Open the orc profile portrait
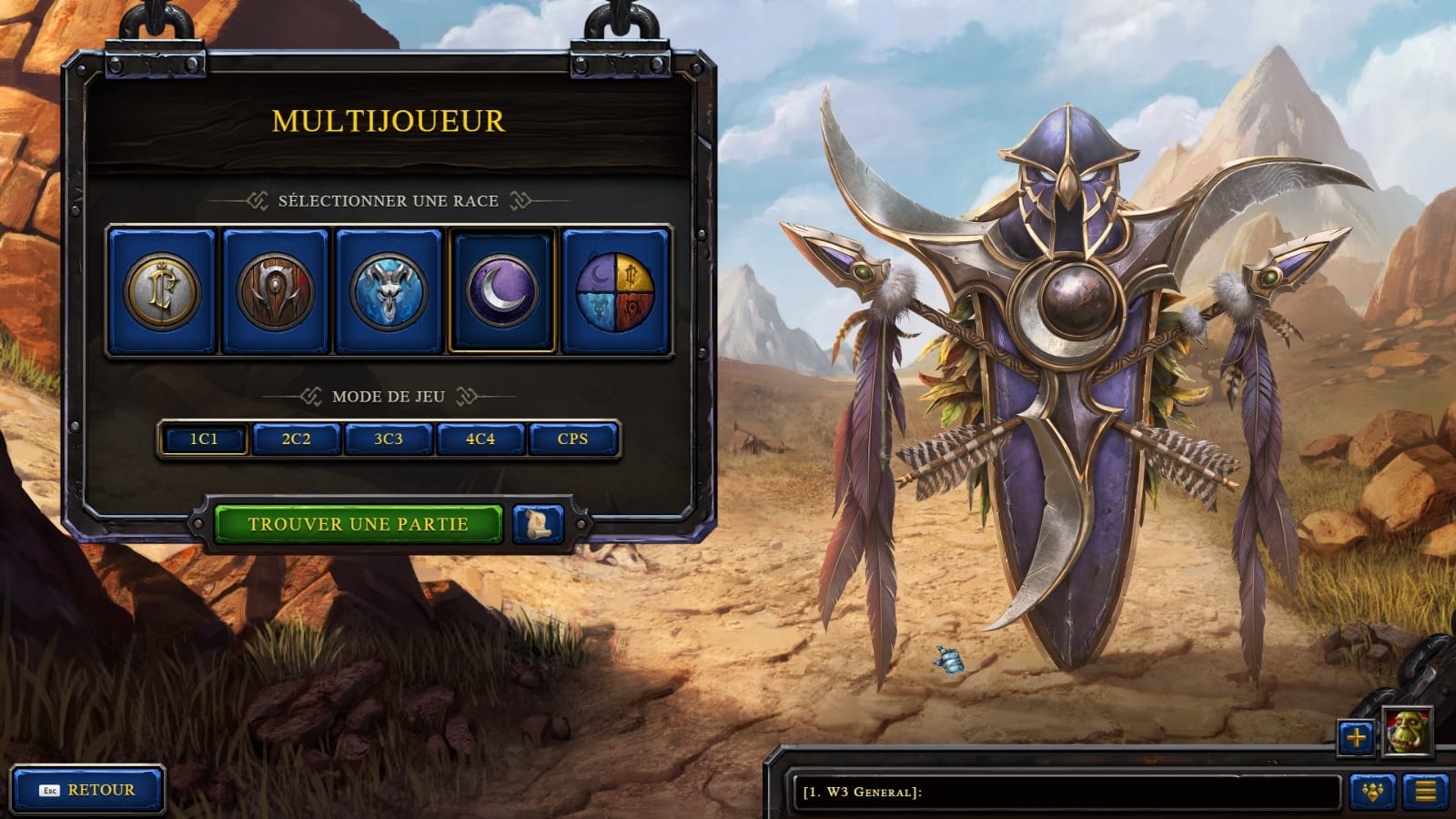The width and height of the screenshot is (1456, 819). coord(1407,731)
